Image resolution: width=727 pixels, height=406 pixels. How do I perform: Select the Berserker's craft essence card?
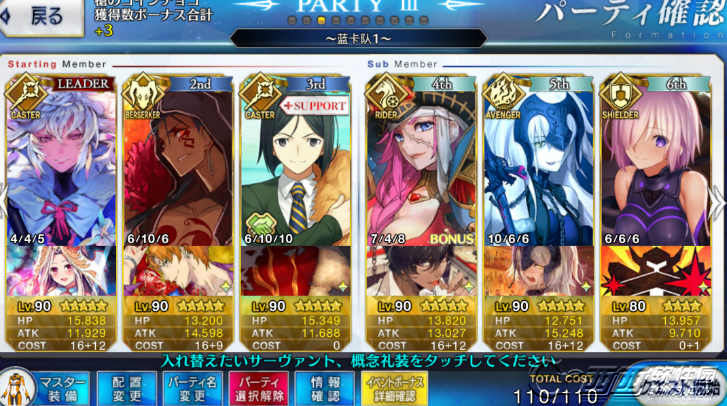coord(177,270)
